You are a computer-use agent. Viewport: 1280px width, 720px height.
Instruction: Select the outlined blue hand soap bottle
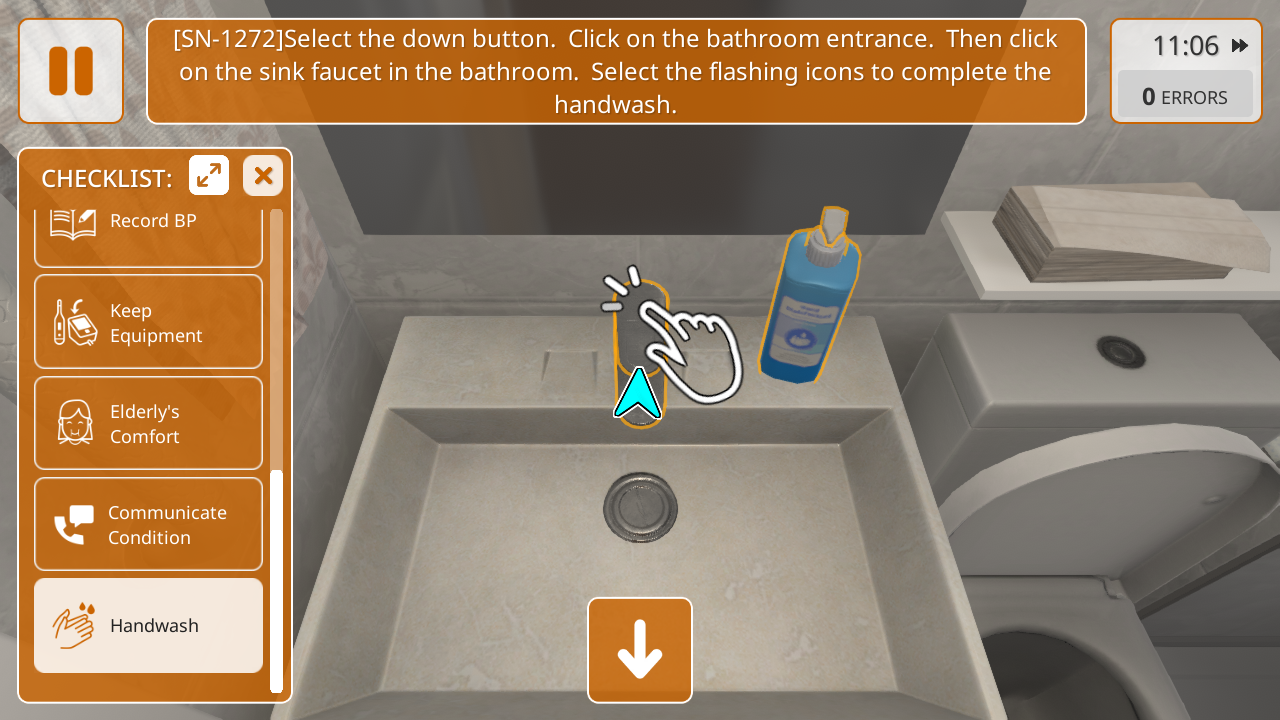tap(810, 300)
